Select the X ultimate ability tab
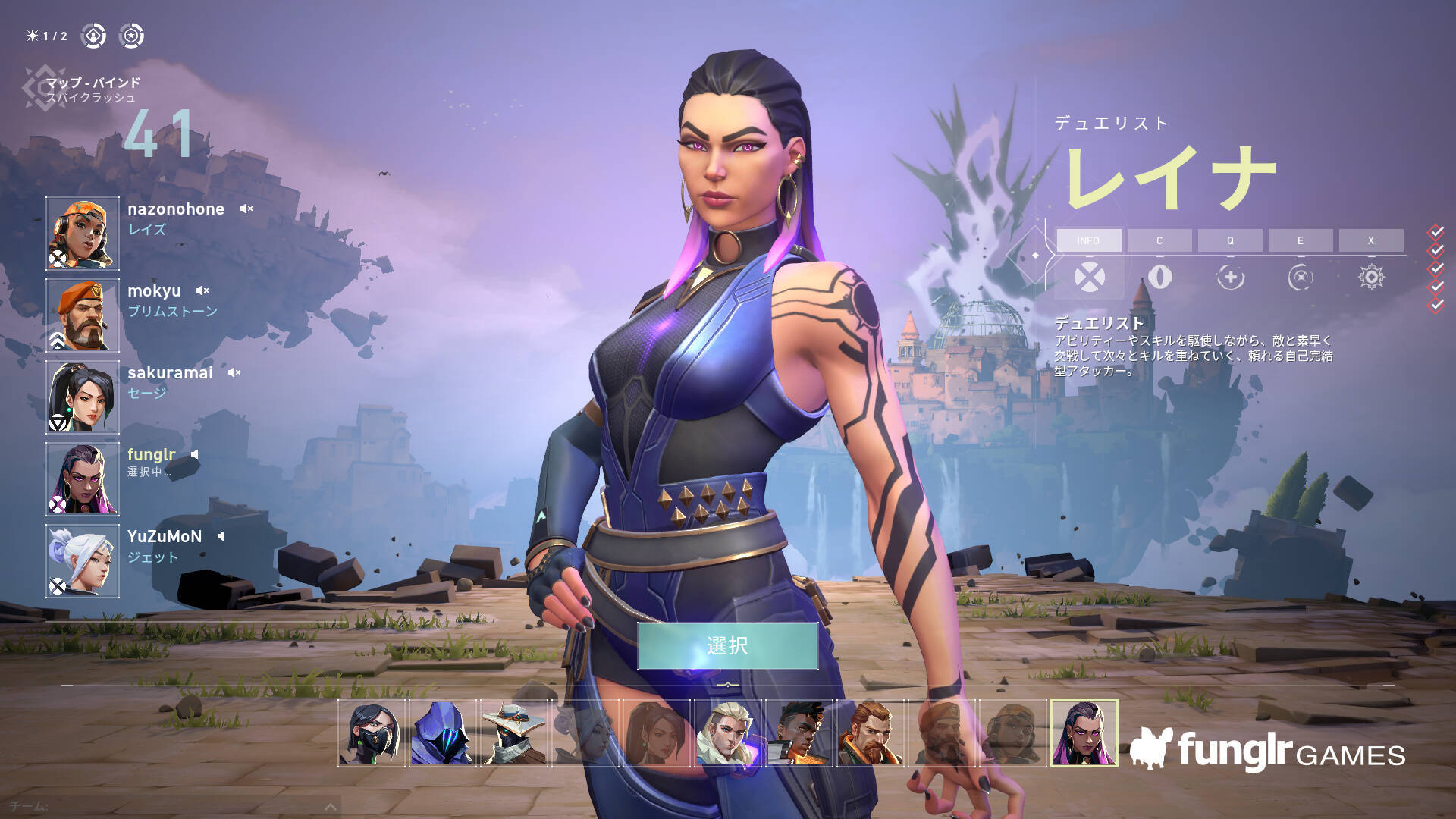Viewport: 1456px width, 819px height. click(1371, 240)
